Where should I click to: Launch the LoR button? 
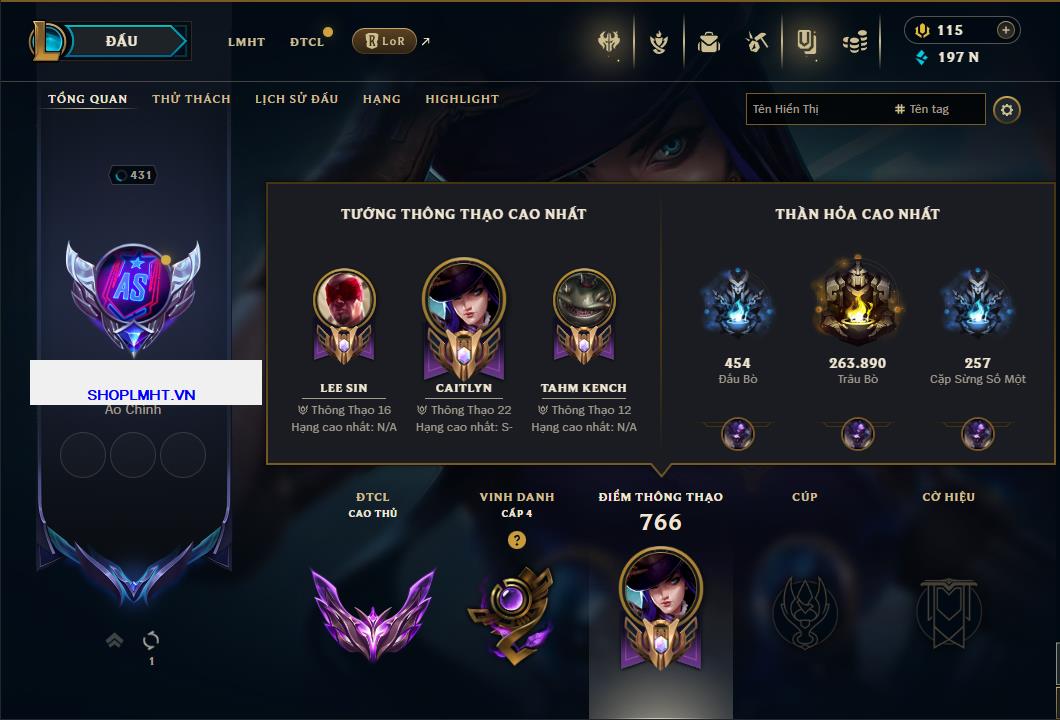(x=384, y=41)
